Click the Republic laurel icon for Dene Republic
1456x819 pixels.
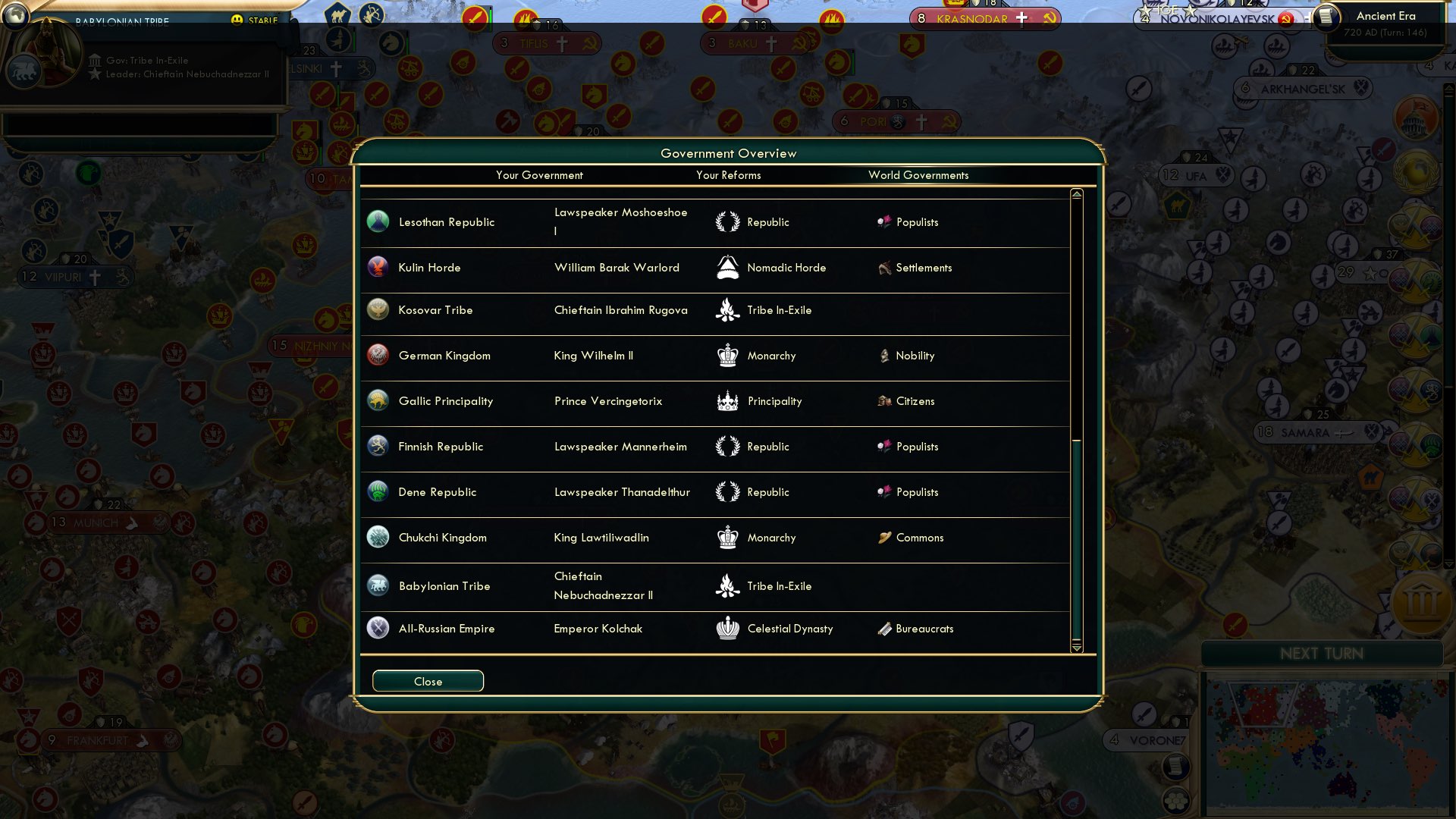(727, 491)
